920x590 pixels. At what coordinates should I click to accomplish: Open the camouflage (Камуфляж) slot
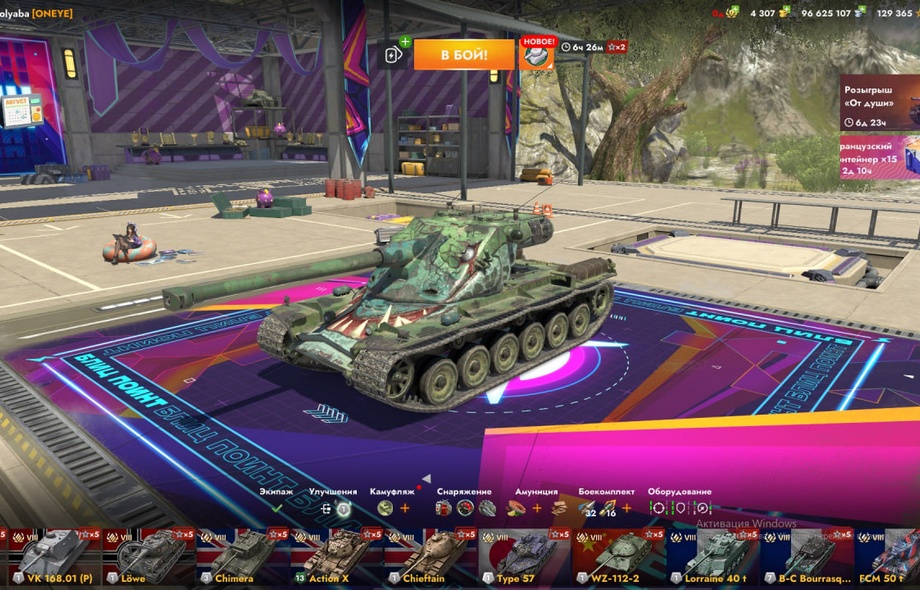click(385, 508)
